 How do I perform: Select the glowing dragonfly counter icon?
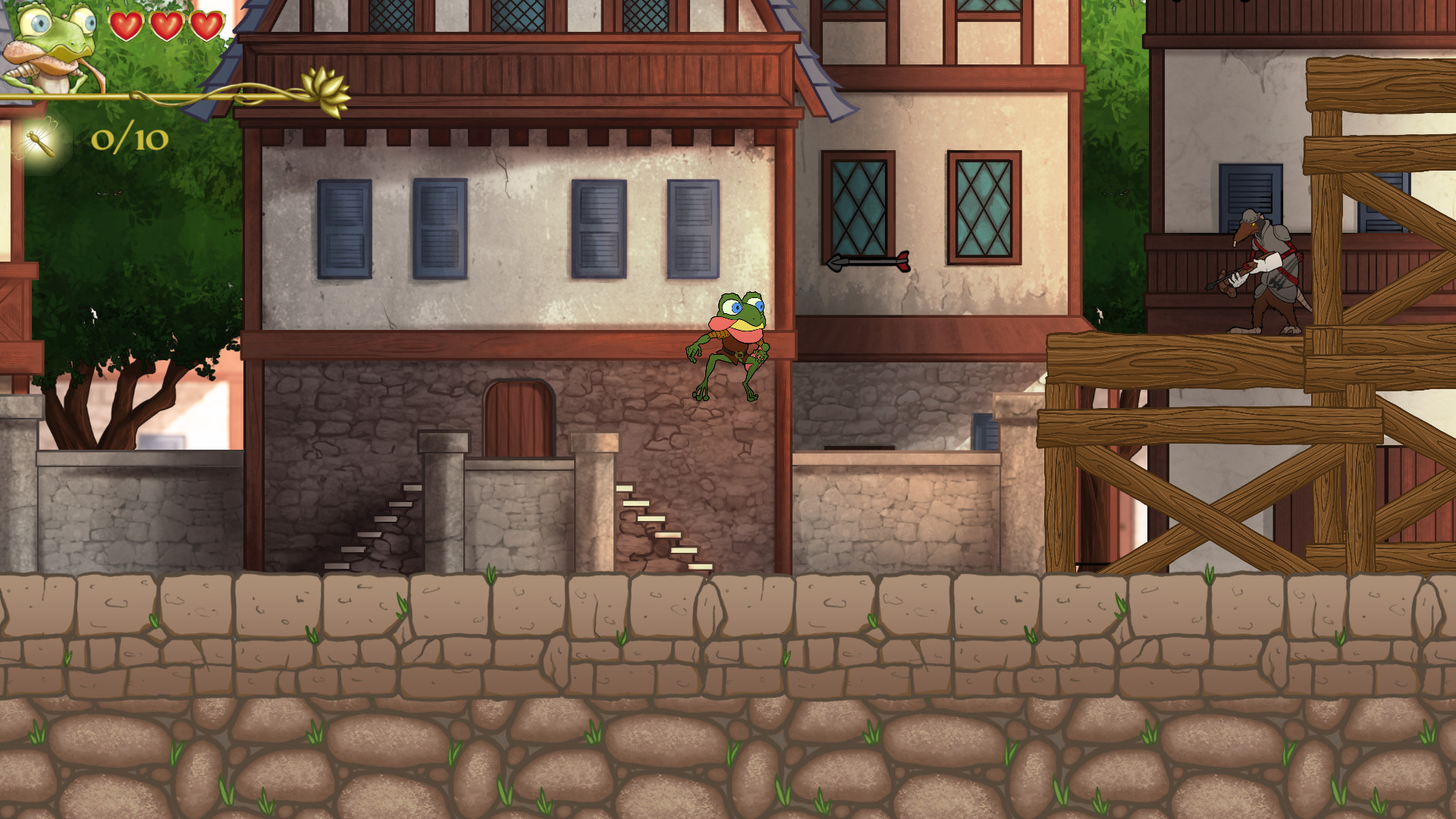pos(39,140)
